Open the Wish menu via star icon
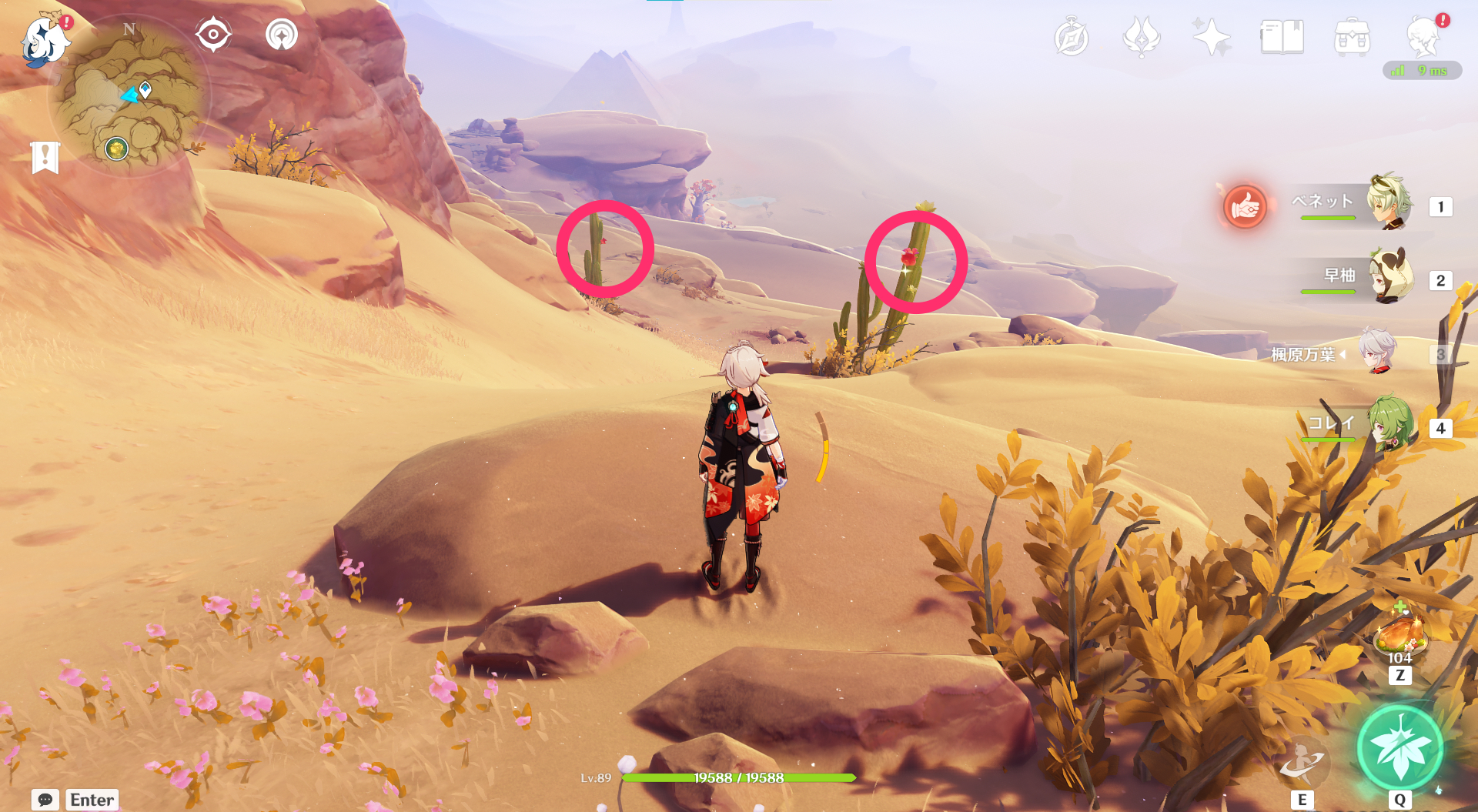The width and height of the screenshot is (1478, 812). click(1210, 35)
